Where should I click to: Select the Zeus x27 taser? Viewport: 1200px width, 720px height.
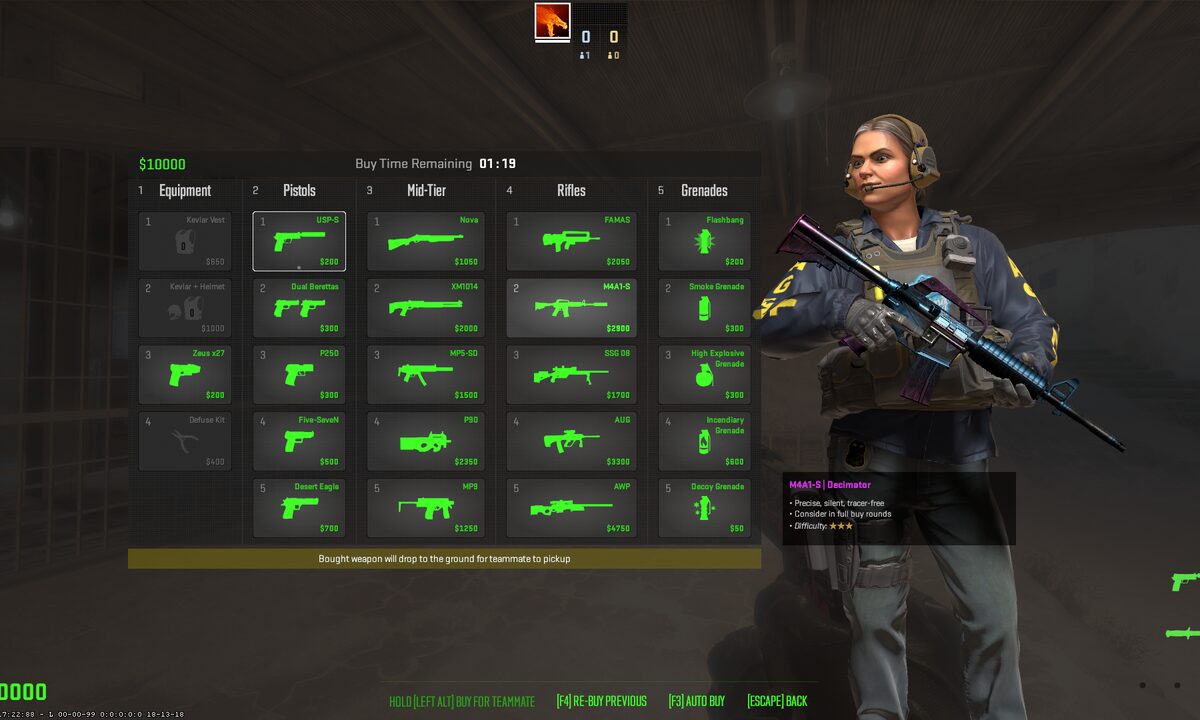click(x=185, y=374)
